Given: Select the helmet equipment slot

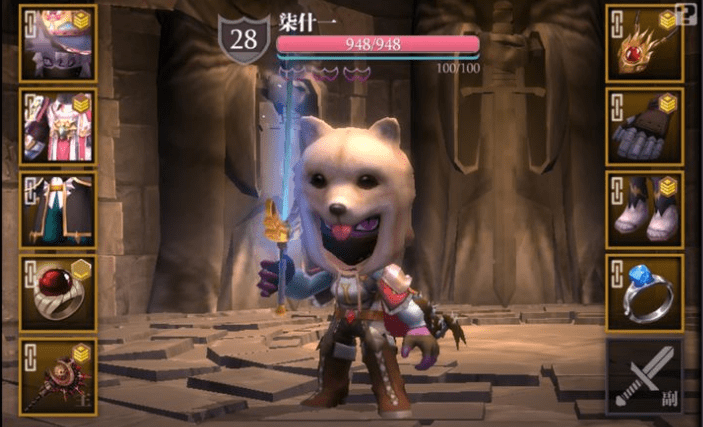Looking at the screenshot, I should [58, 43].
